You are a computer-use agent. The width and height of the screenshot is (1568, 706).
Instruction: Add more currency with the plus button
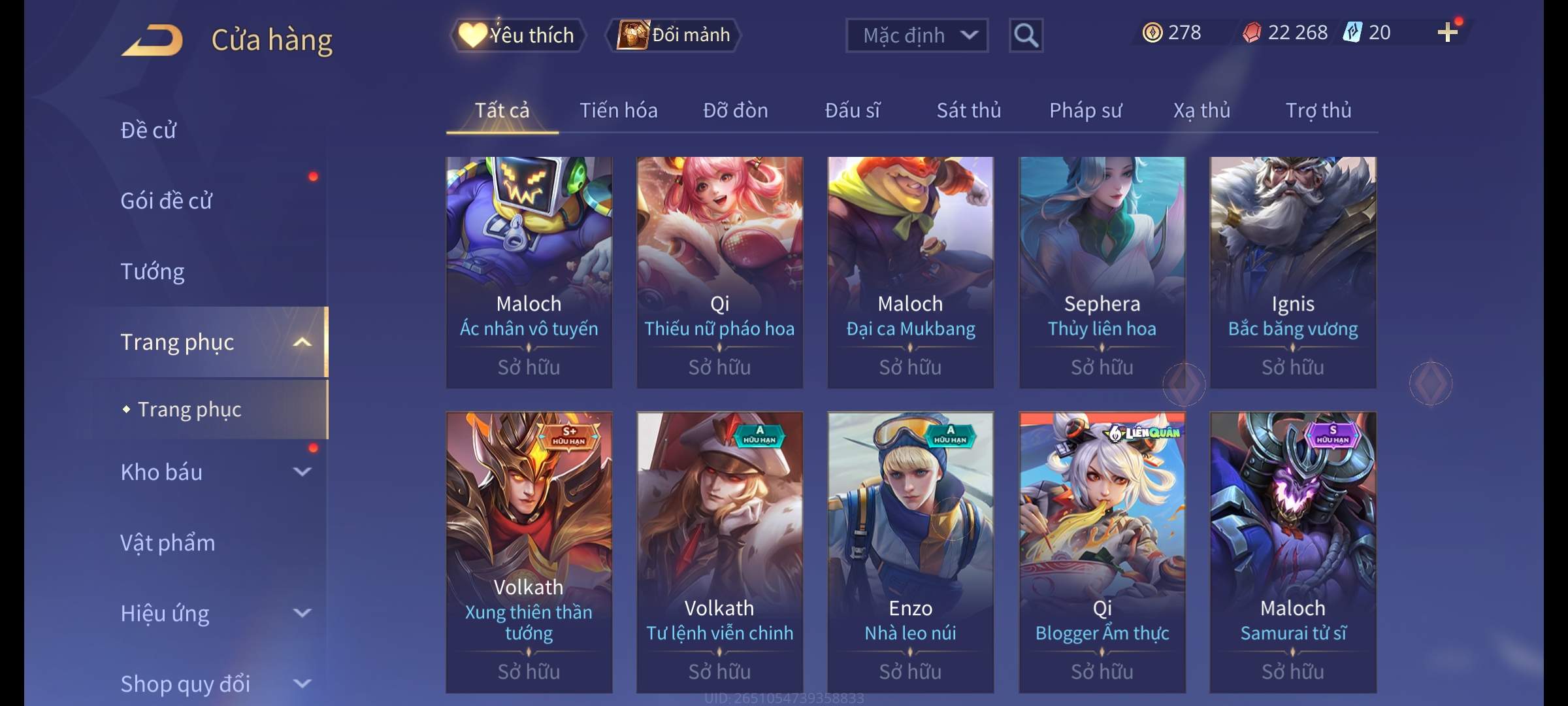click(x=1447, y=32)
